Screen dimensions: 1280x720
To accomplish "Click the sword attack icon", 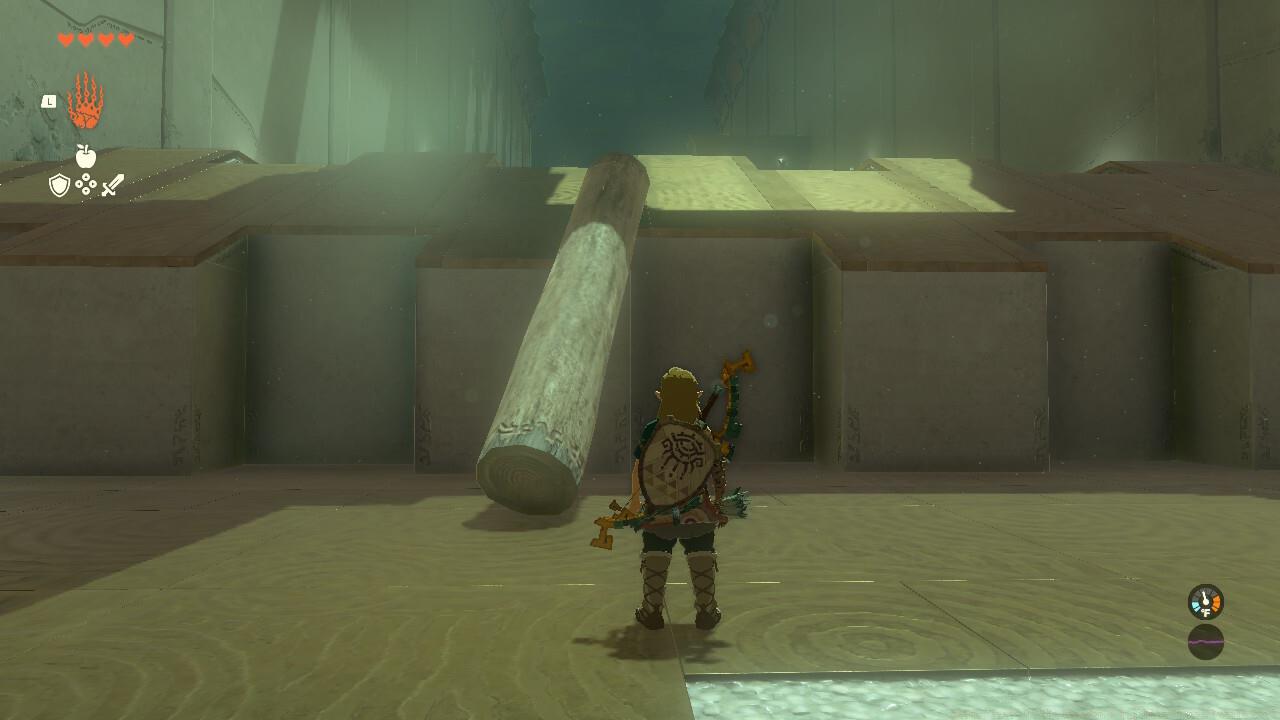I will 112,184.
